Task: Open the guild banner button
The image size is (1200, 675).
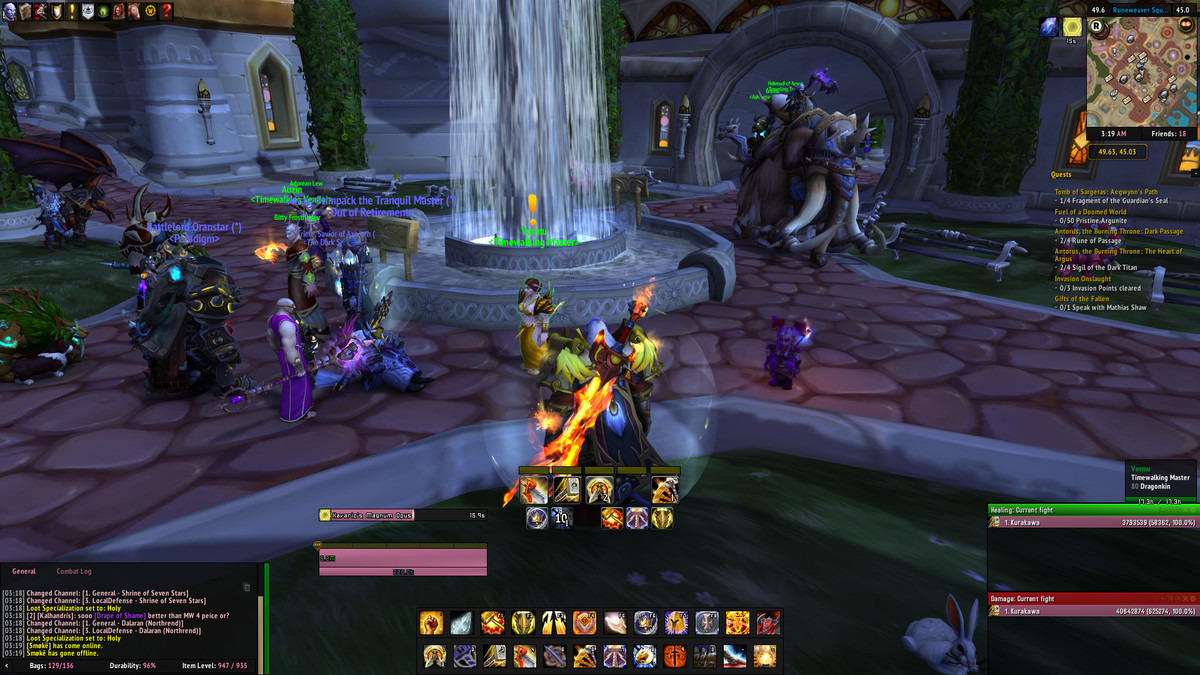Action: click(x=88, y=11)
